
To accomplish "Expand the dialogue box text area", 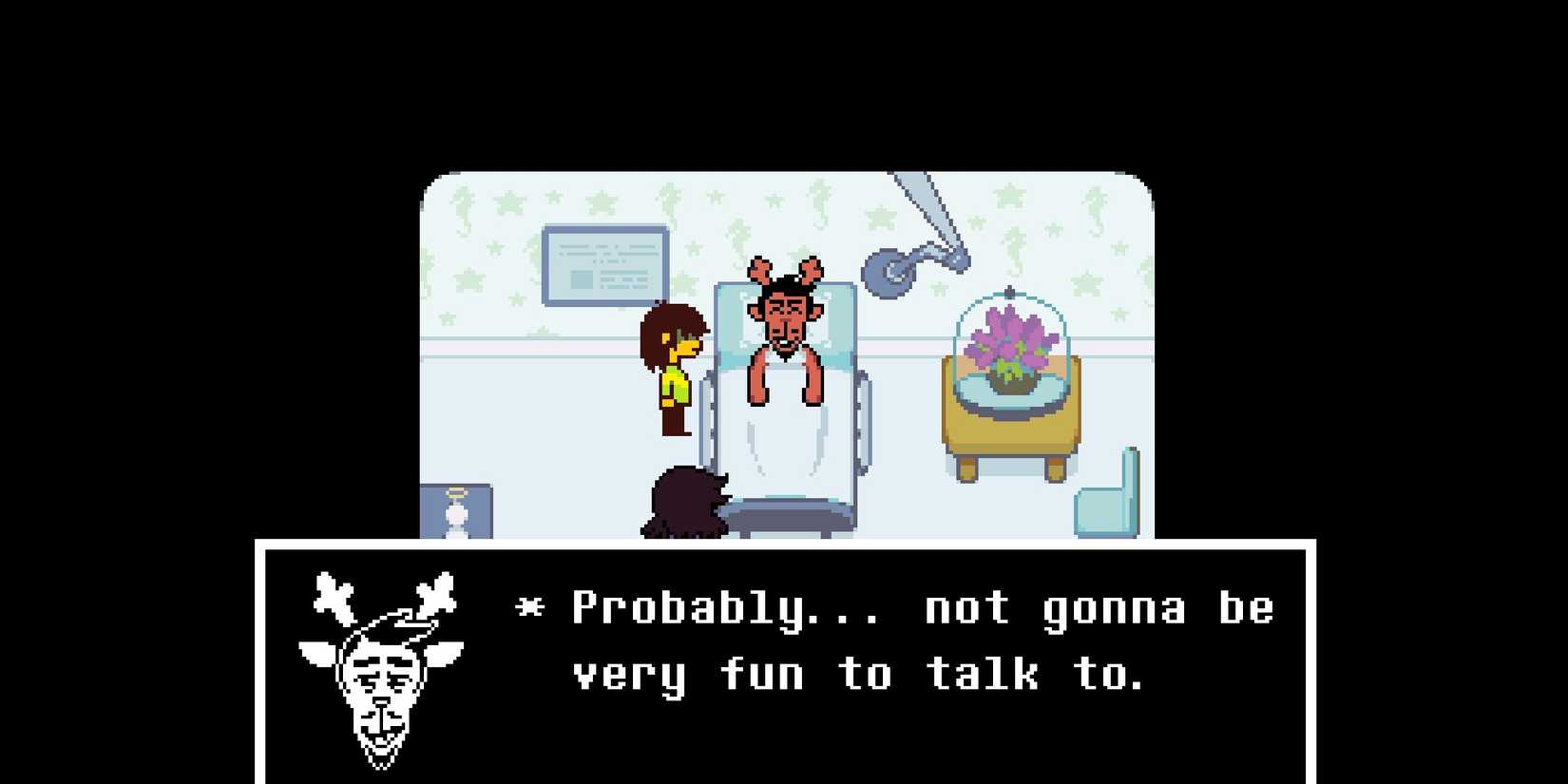I will coord(903,641).
